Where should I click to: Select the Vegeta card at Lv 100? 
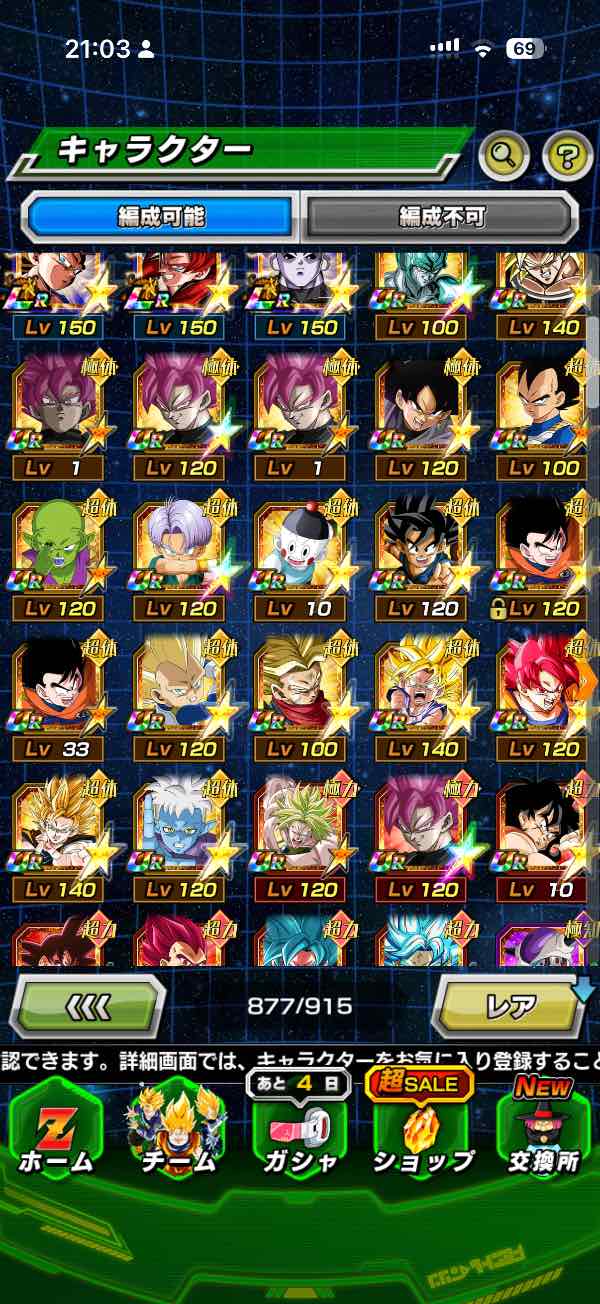point(540,408)
